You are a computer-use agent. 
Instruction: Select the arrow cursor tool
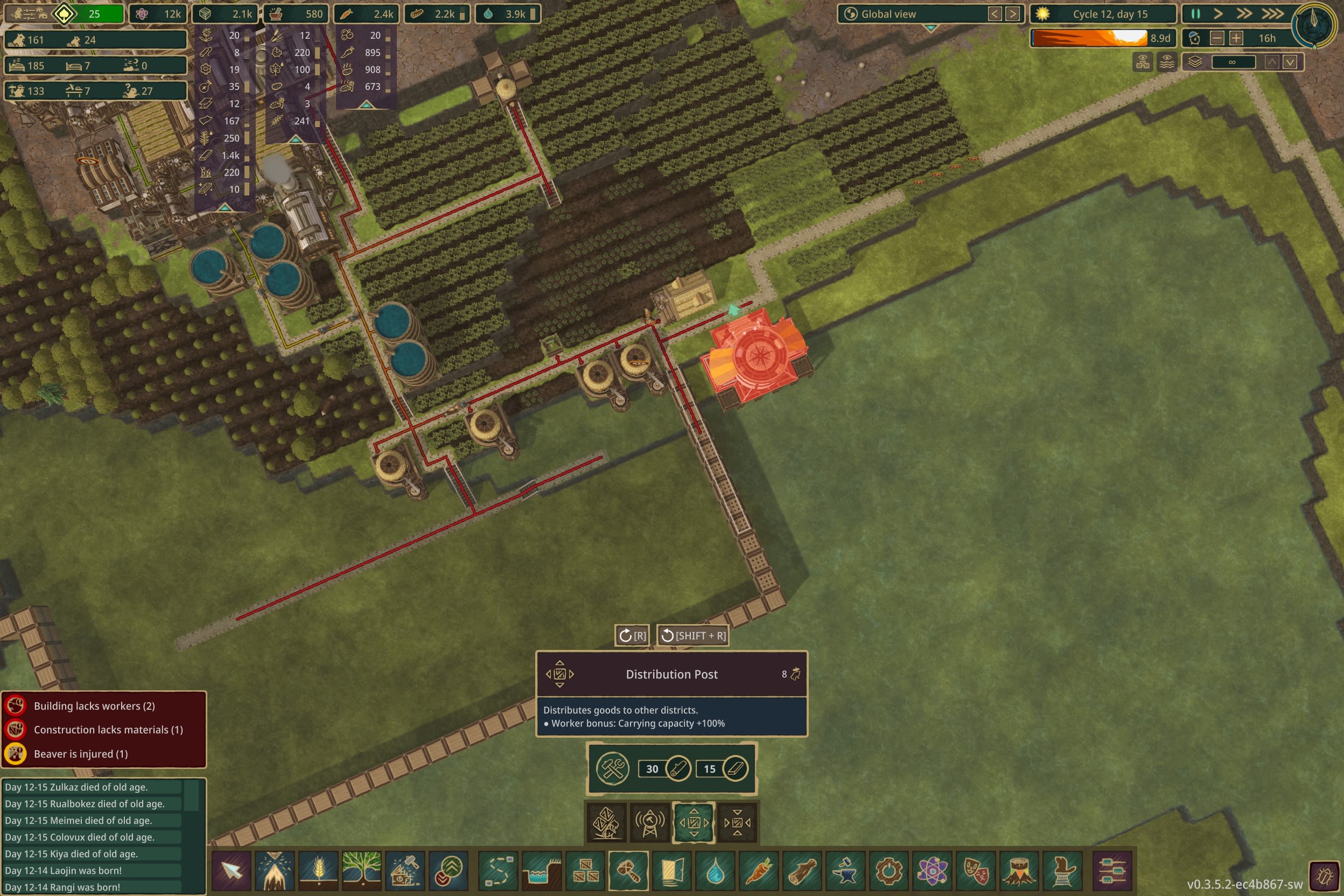pos(232,871)
